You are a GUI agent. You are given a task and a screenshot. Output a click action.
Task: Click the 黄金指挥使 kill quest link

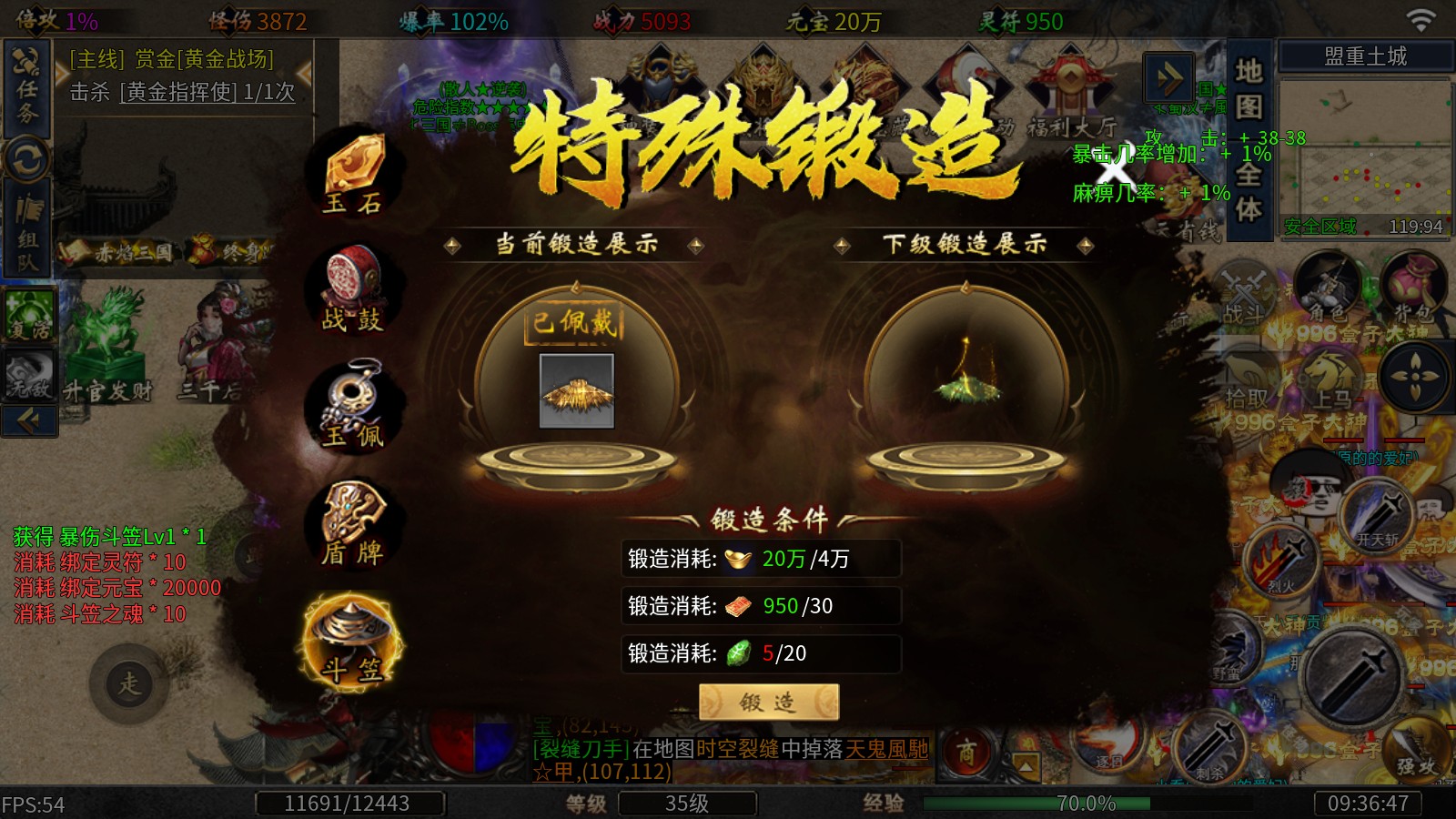(182, 92)
